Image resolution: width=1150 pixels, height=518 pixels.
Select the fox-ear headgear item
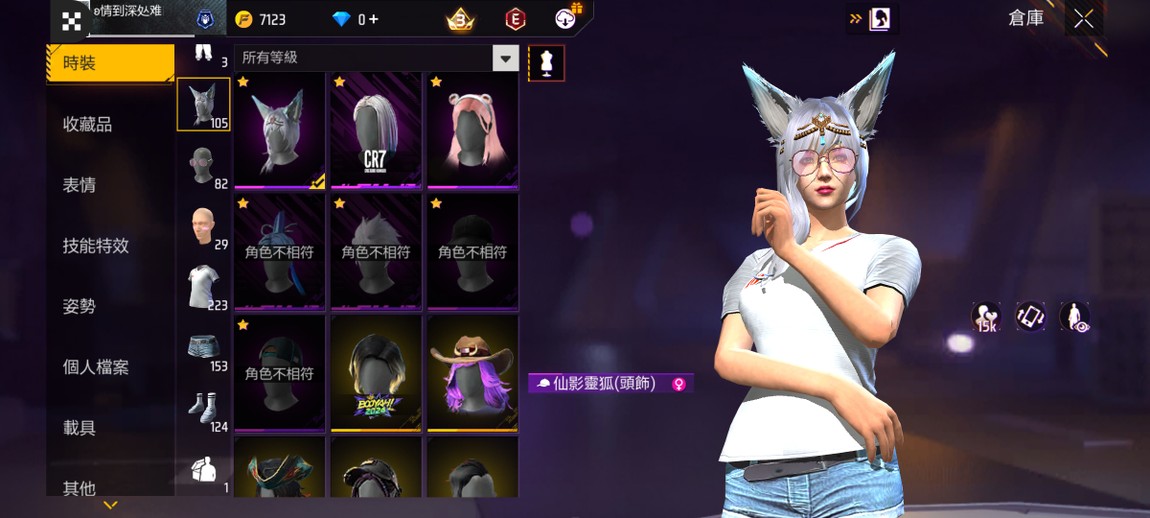280,130
